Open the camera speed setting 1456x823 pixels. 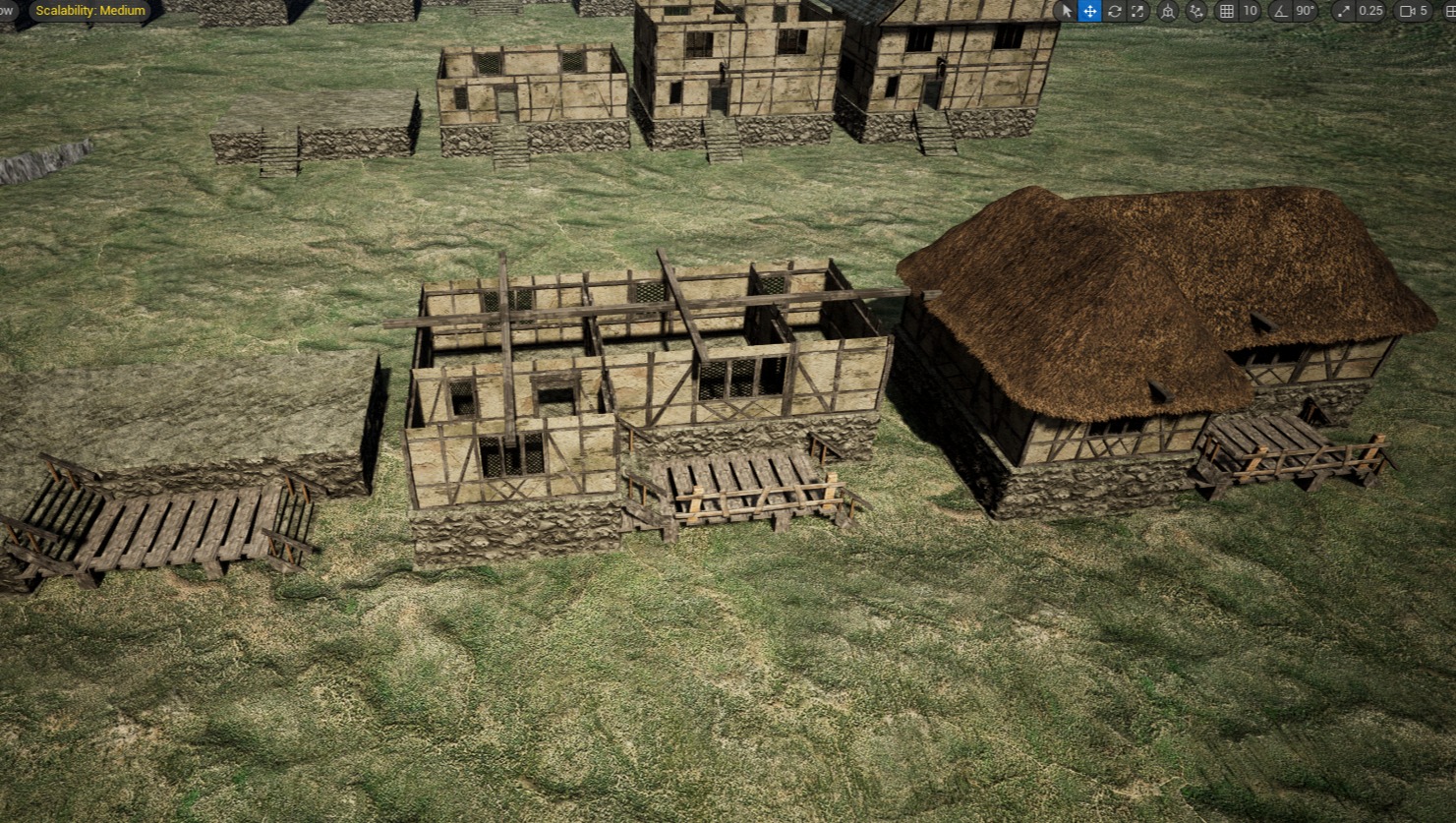[x=1414, y=12]
